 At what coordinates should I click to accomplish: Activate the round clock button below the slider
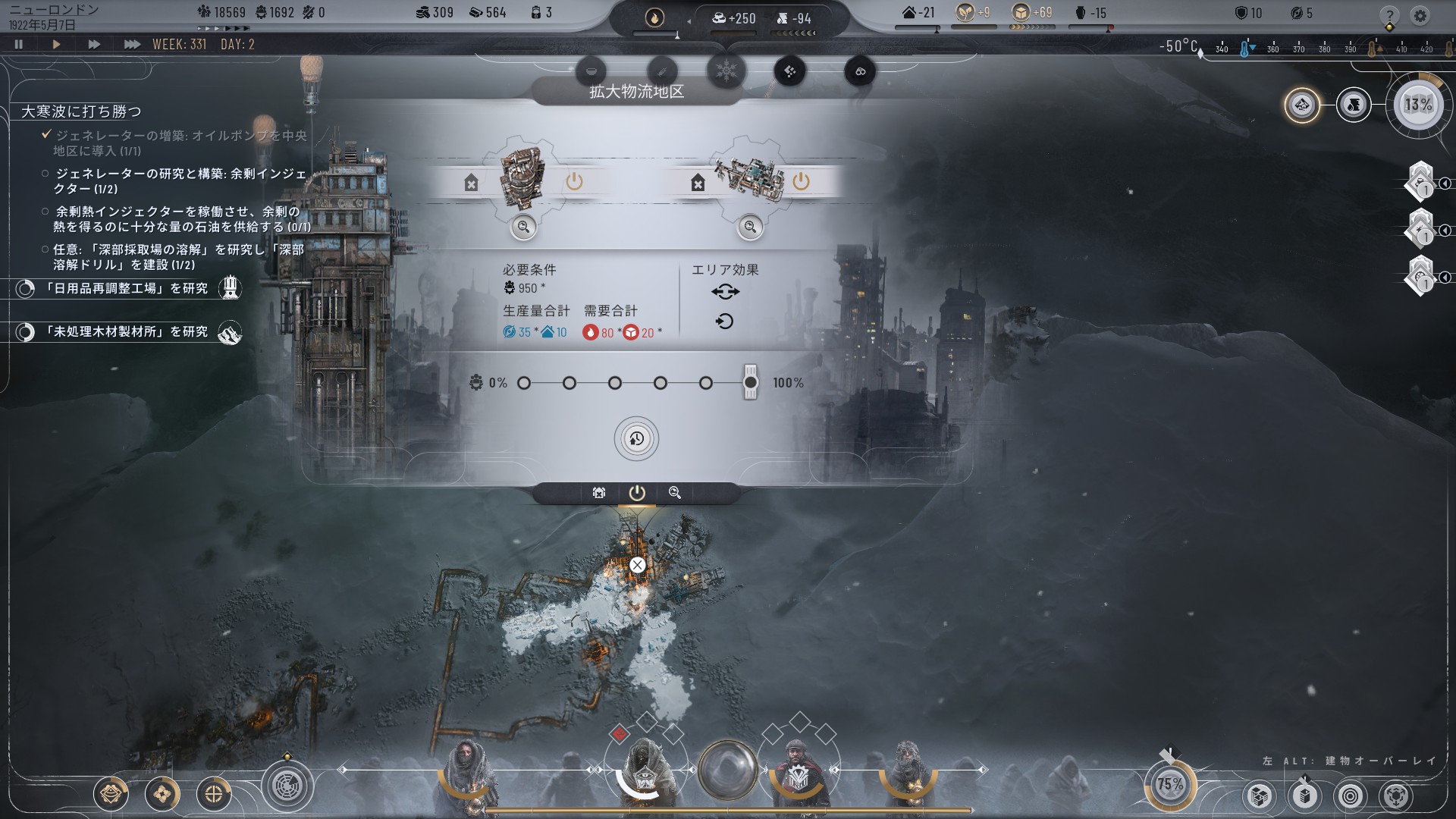(636, 439)
